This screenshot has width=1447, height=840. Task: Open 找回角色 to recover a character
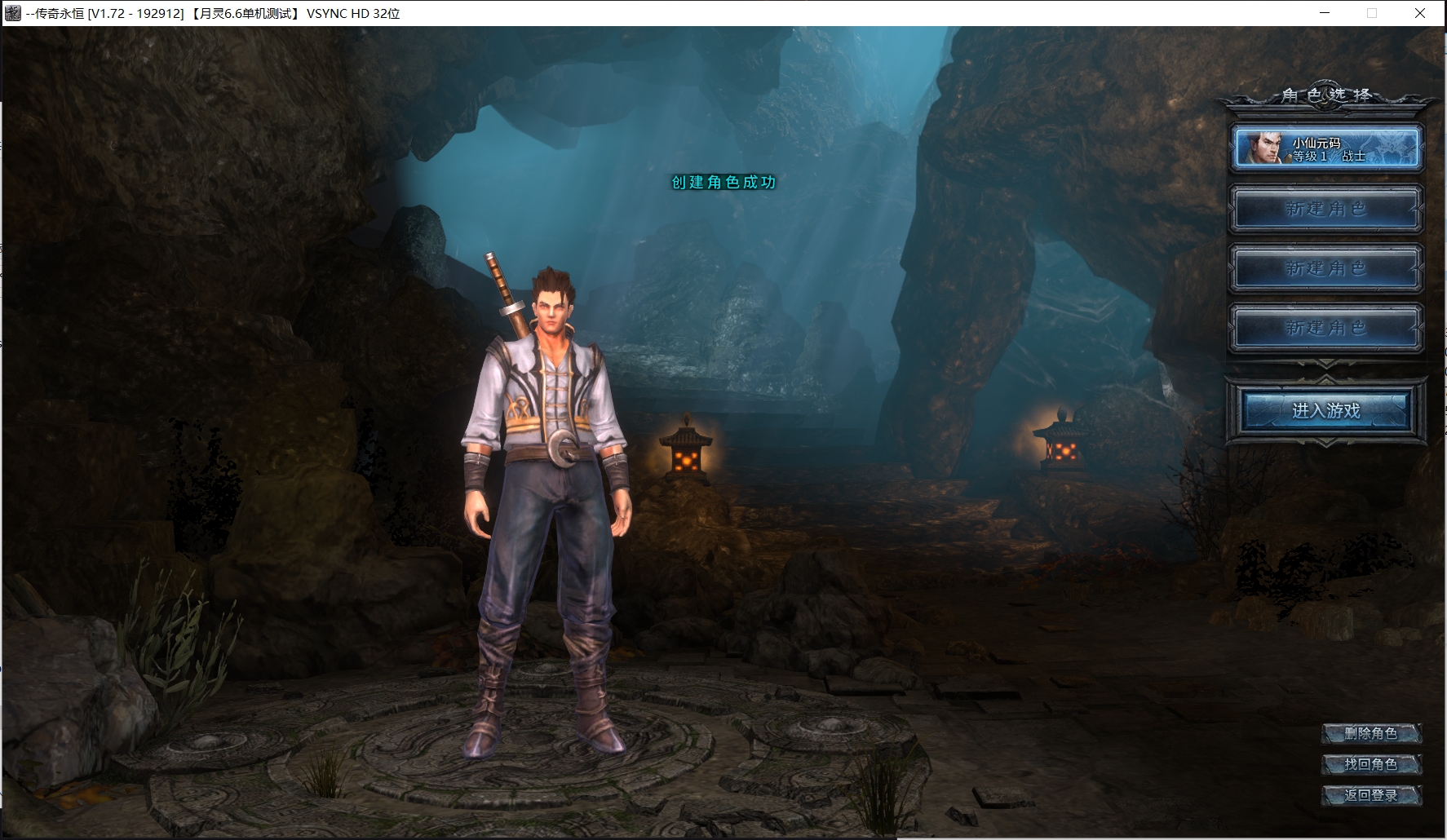point(1371,764)
